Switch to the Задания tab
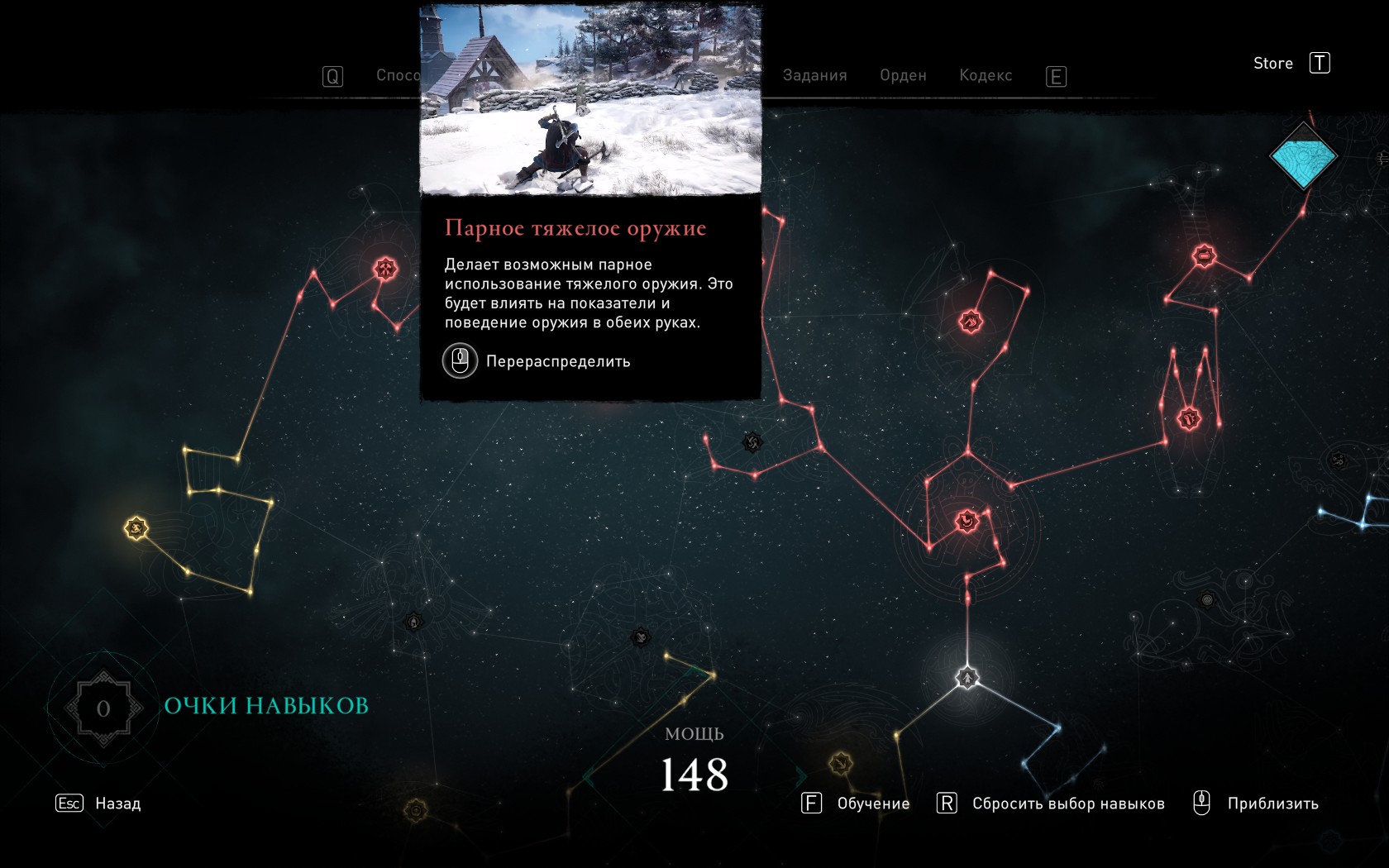The image size is (1389, 868). pos(814,75)
